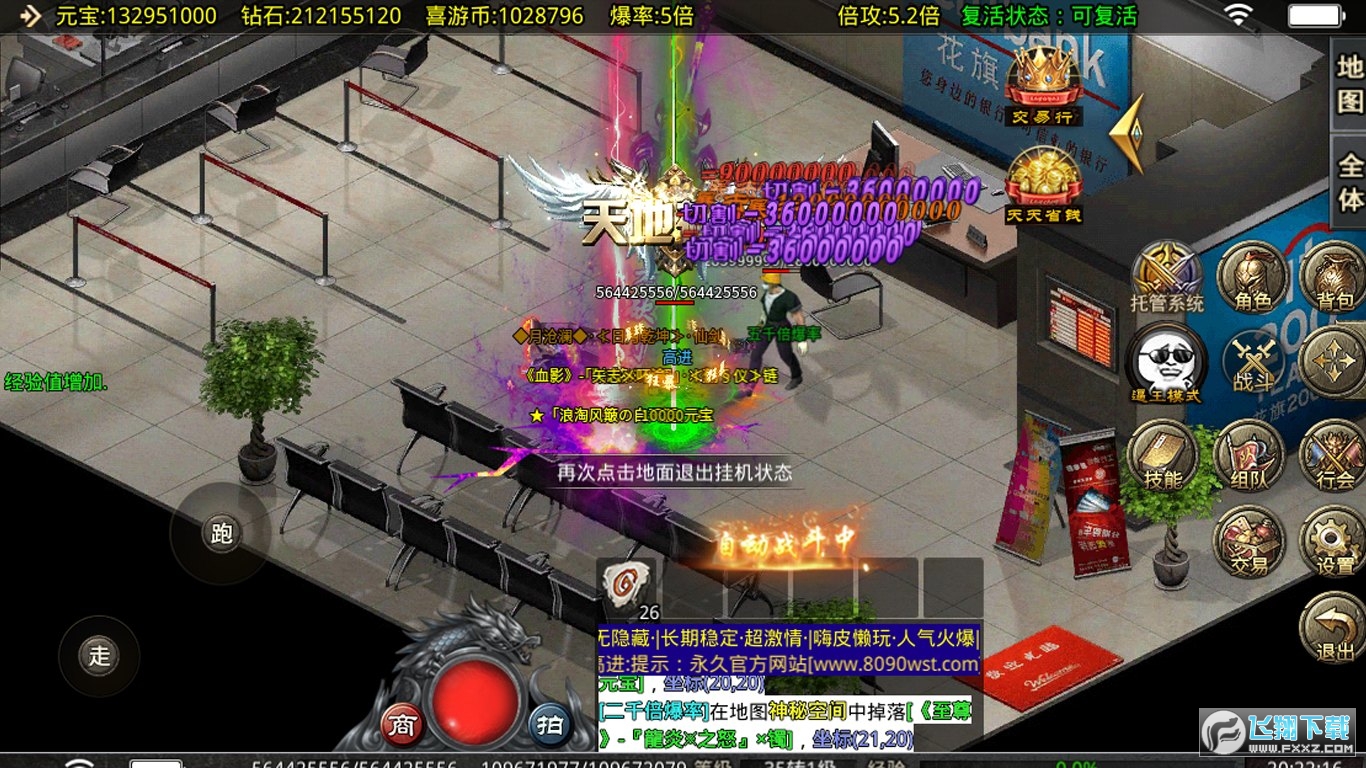Open the 技能 skills book icon
1366x768 pixels.
(1163, 455)
